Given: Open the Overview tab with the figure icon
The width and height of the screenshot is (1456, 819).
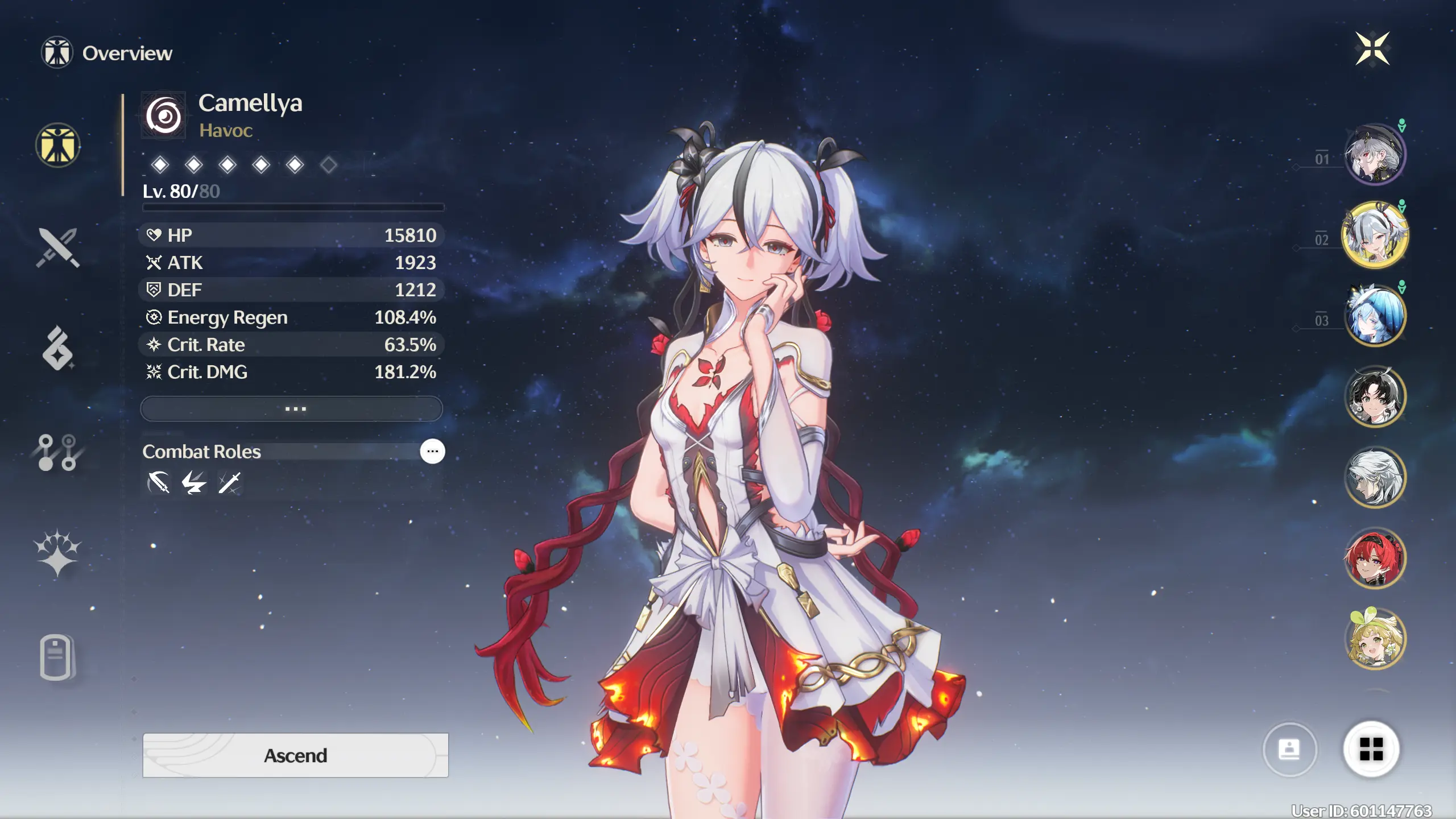Looking at the screenshot, I should 57,146.
